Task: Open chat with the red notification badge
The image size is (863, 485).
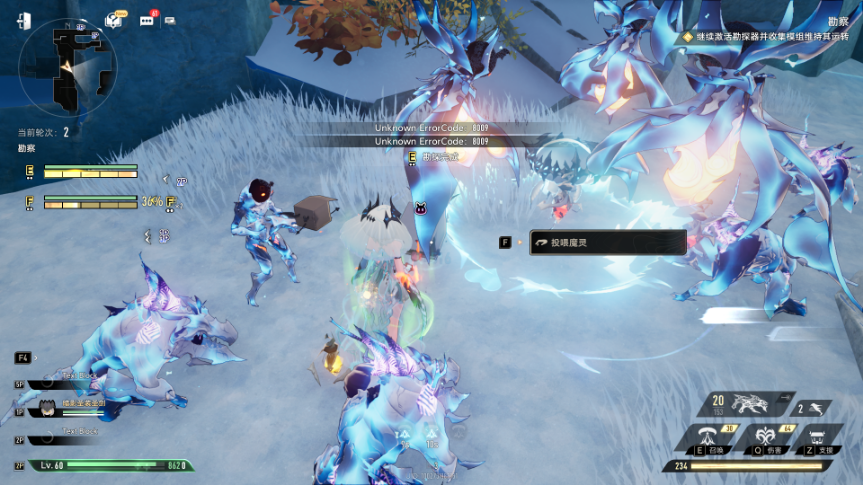Action: pyautogui.click(x=147, y=20)
